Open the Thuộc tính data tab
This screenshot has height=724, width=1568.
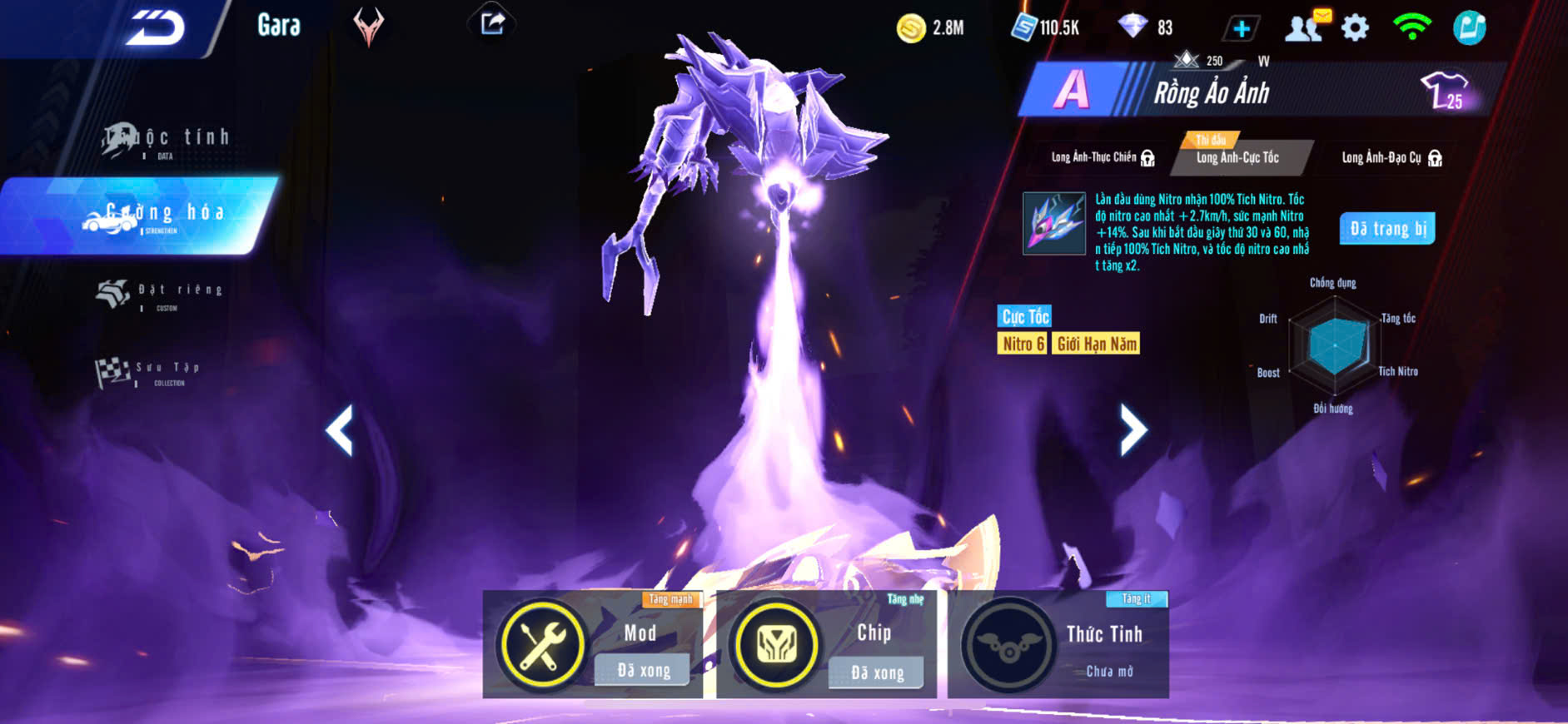click(x=167, y=140)
